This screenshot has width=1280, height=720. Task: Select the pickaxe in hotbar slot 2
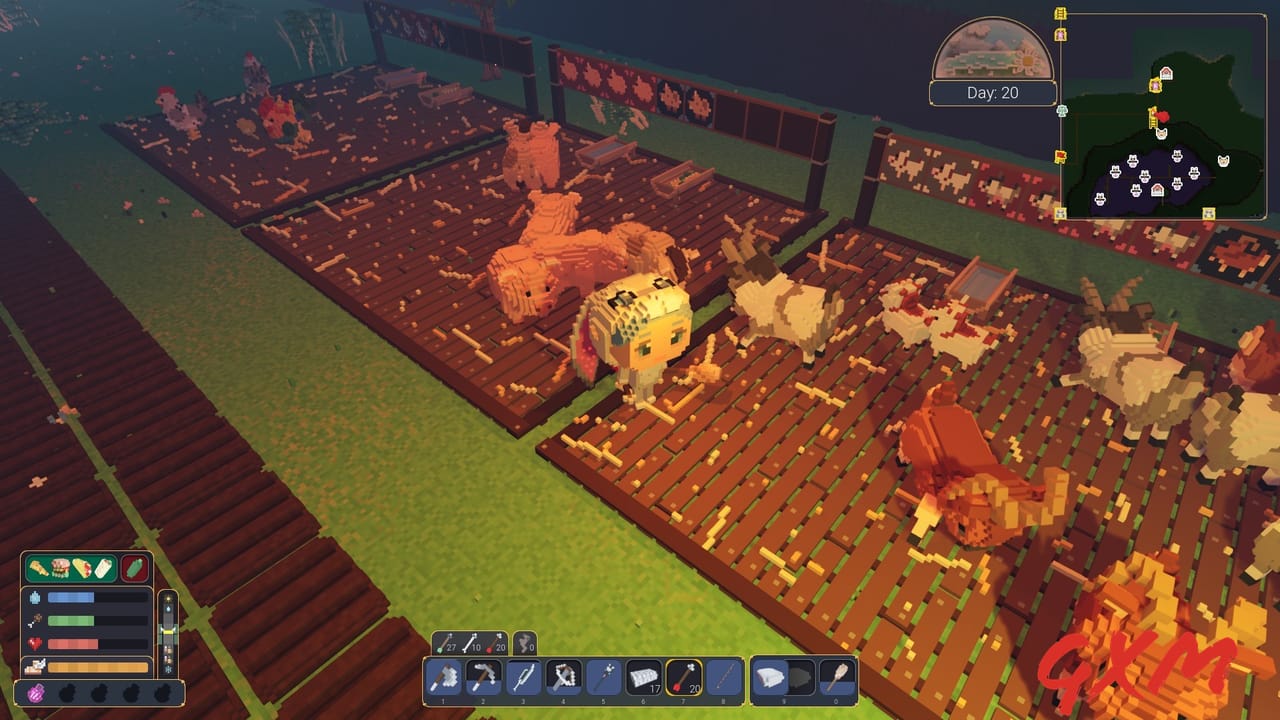tap(482, 676)
